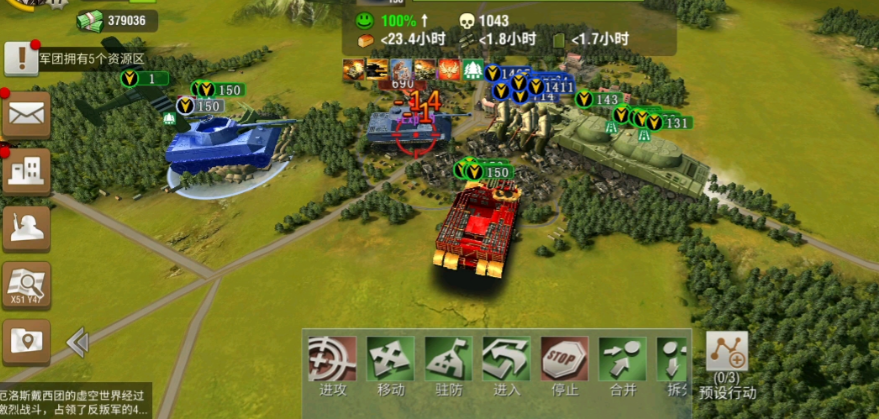Open the coordinate search magnifier icon
Image resolution: width=879 pixels, height=419 pixels.
[x=26, y=286]
